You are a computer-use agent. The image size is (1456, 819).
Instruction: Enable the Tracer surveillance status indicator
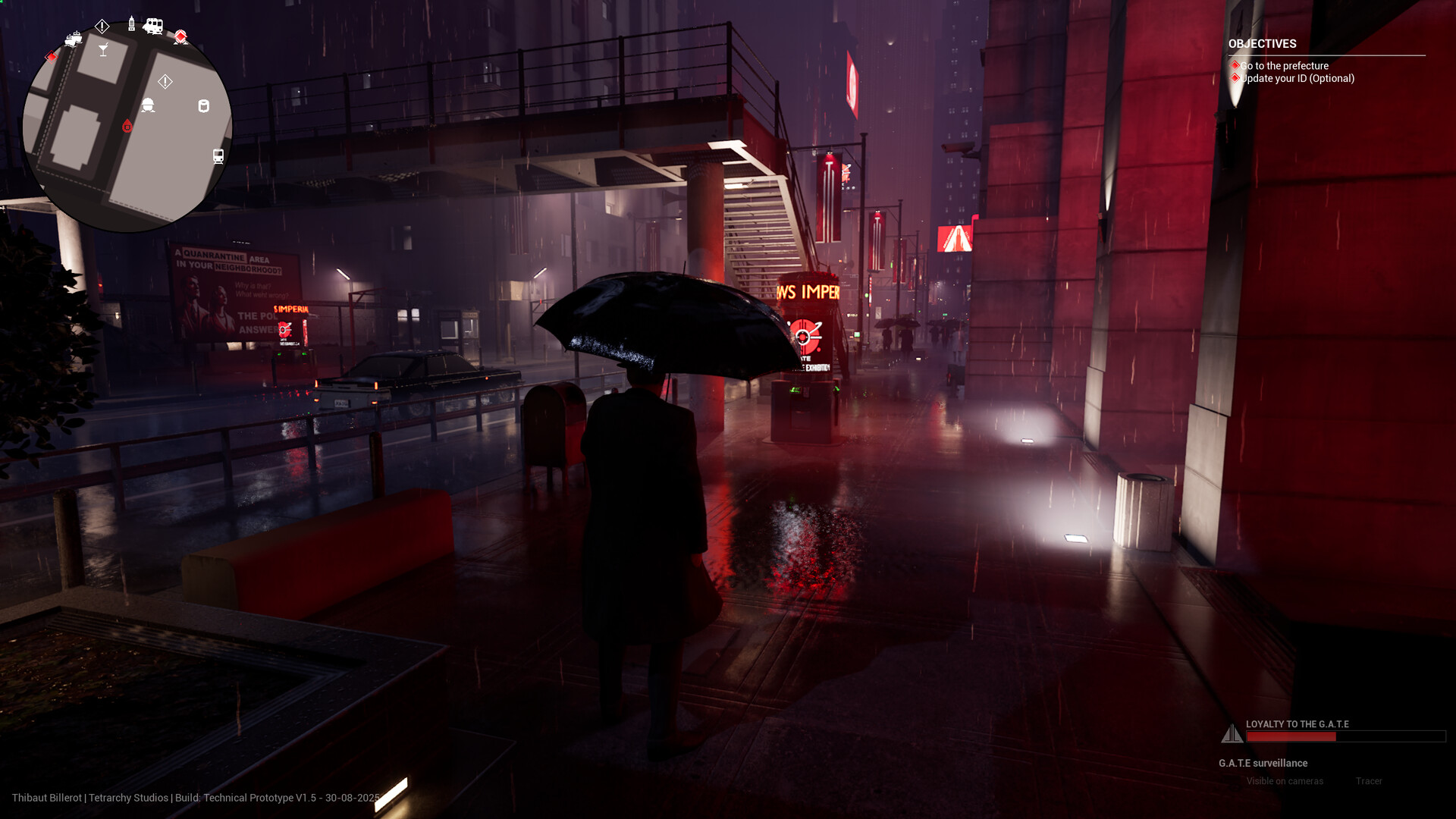(x=1368, y=781)
